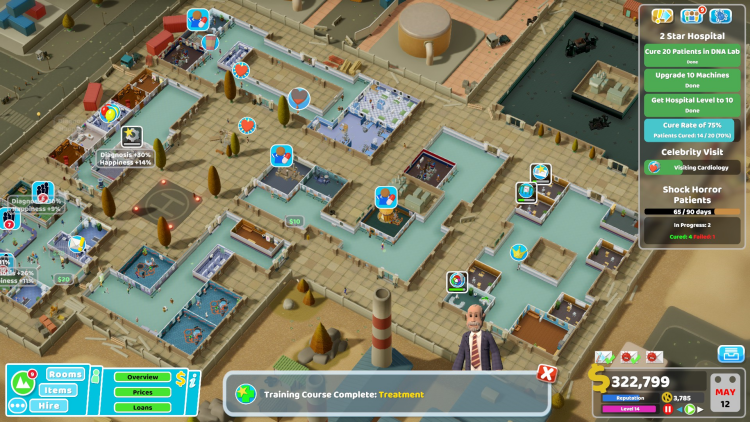Click the green play speed button
The height and width of the screenshot is (422, 750).
[x=691, y=409]
